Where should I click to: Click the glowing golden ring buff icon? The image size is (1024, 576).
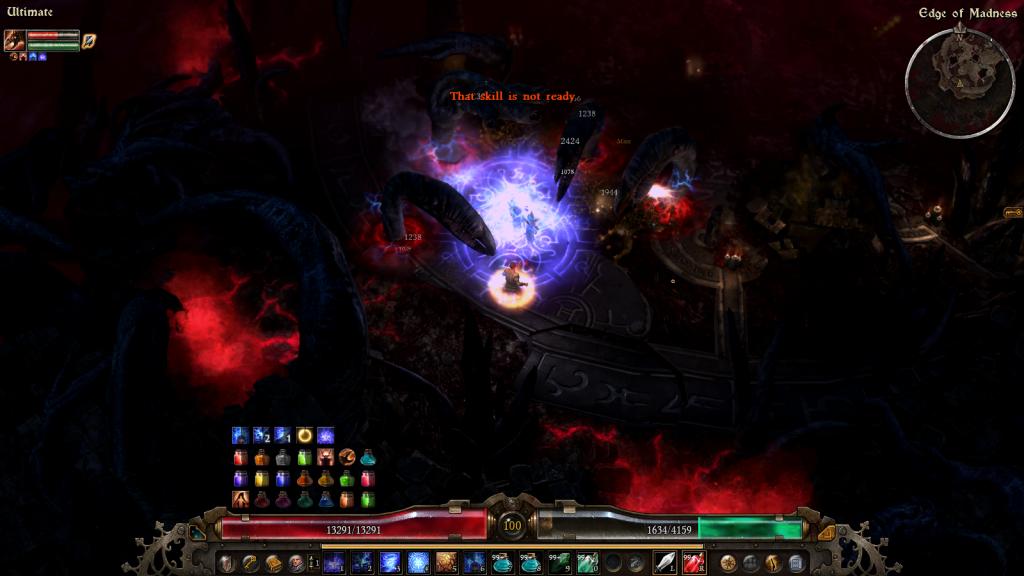[304, 435]
